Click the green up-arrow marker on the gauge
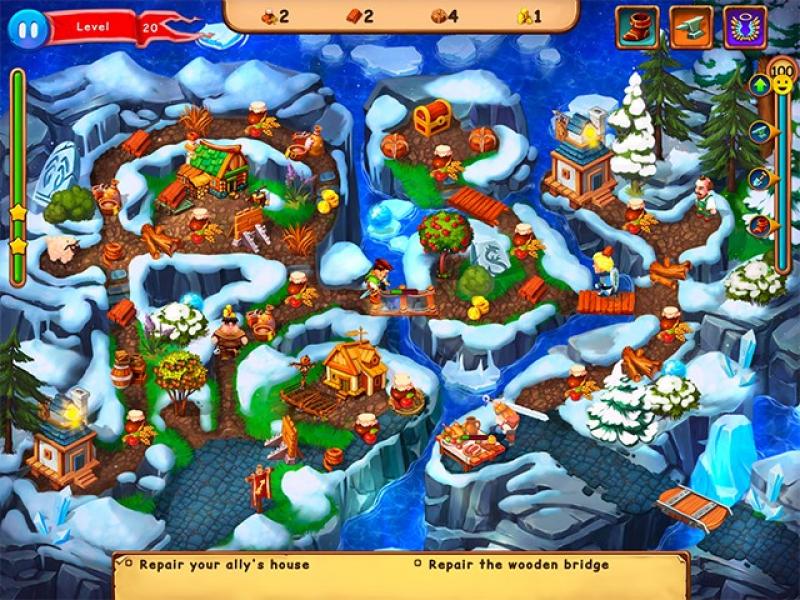 tap(761, 86)
